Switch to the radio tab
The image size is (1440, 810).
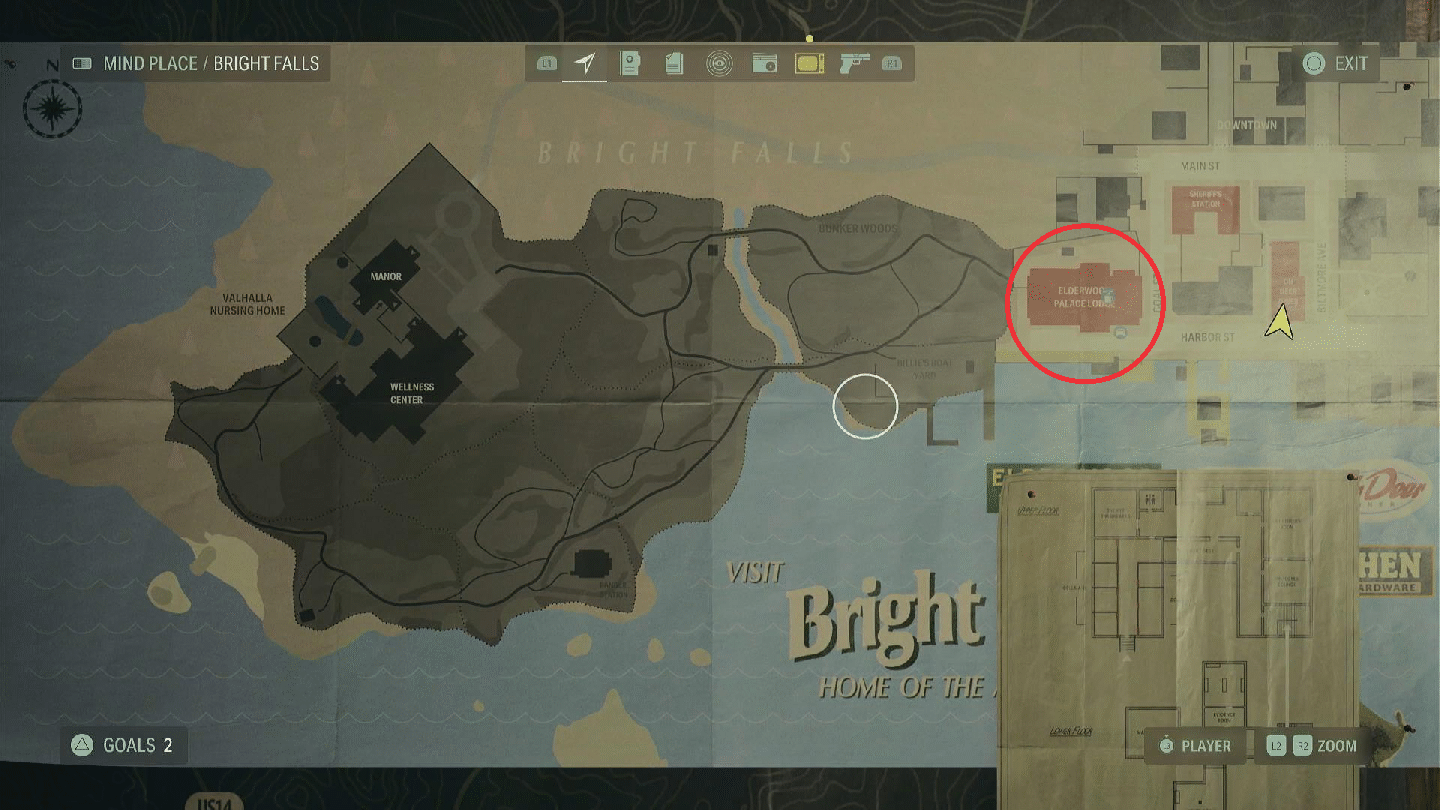[x=764, y=64]
